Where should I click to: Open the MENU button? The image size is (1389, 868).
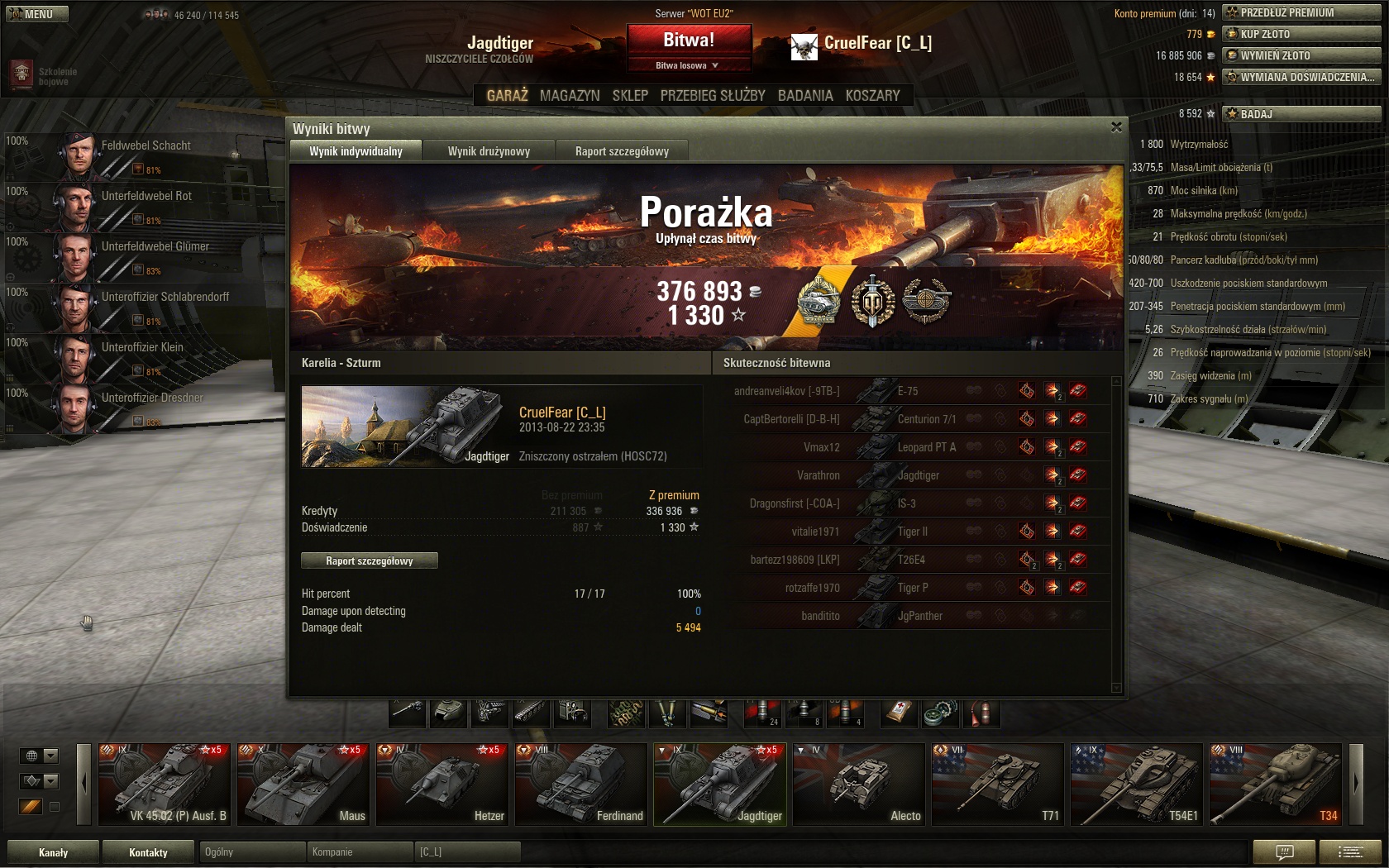click(x=37, y=14)
